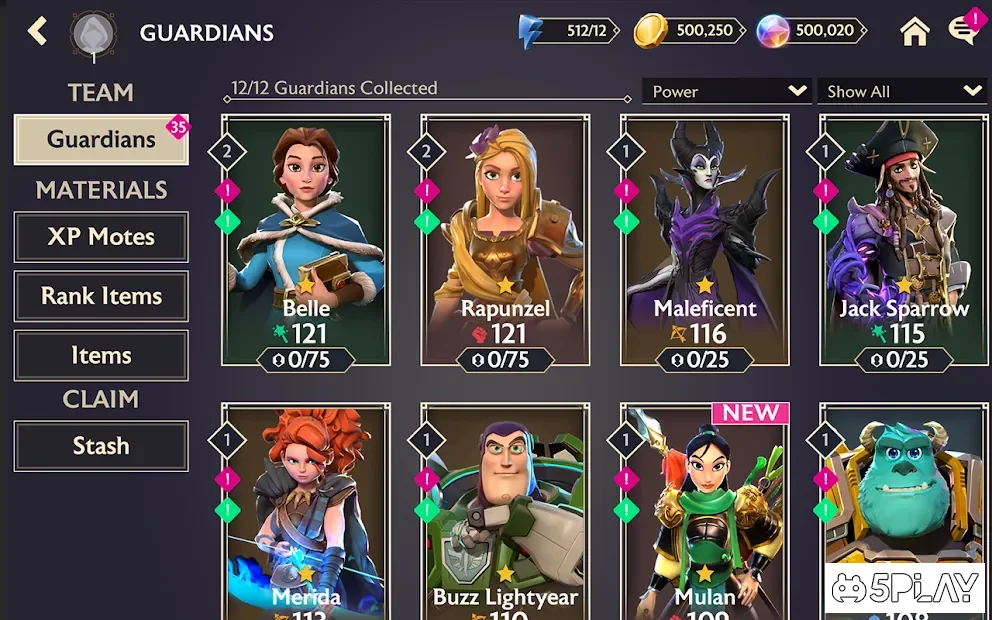Open the chat messages icon
Screen dimensions: 992x620
[x=963, y=31]
